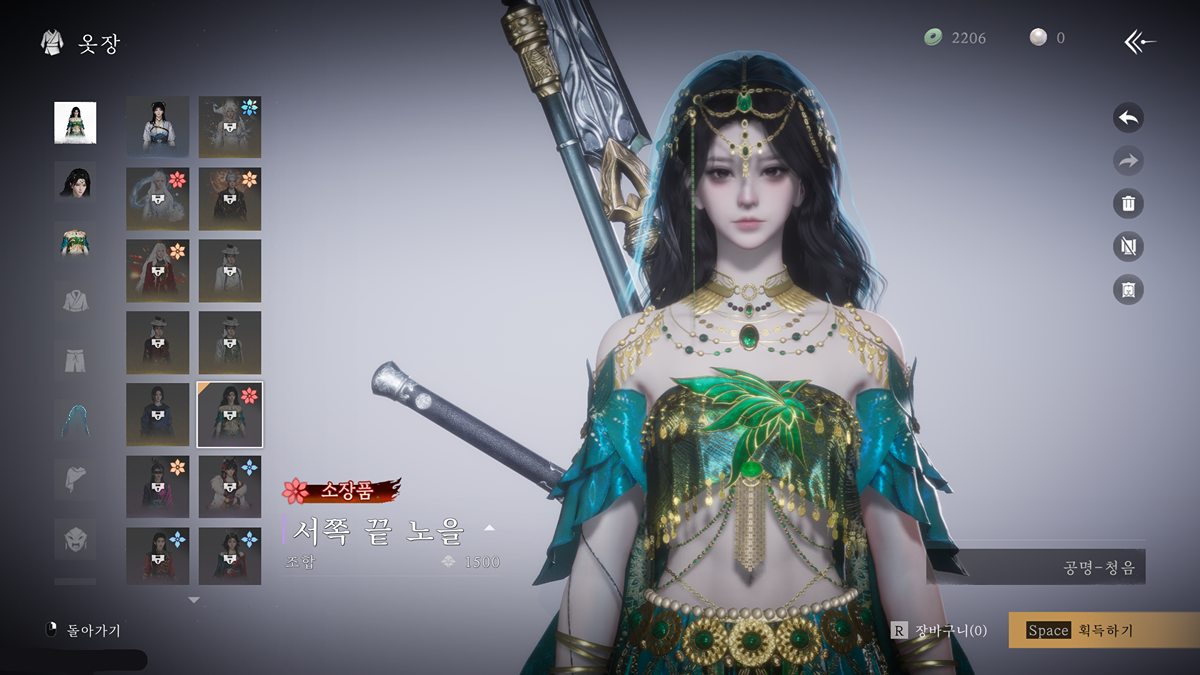Undo the last outfit change
Screen dimensions: 1200x675
point(1128,118)
